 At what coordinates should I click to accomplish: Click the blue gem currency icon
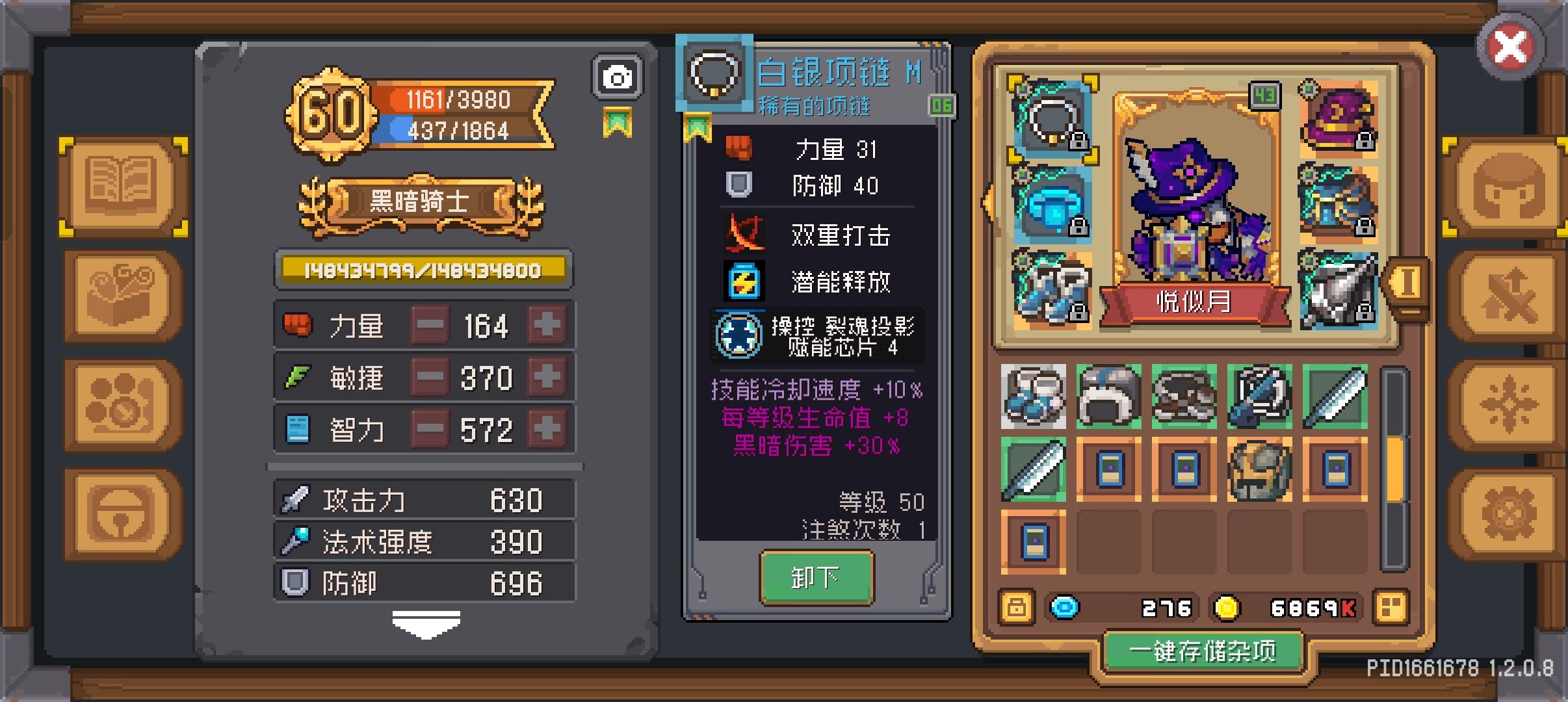[1064, 608]
